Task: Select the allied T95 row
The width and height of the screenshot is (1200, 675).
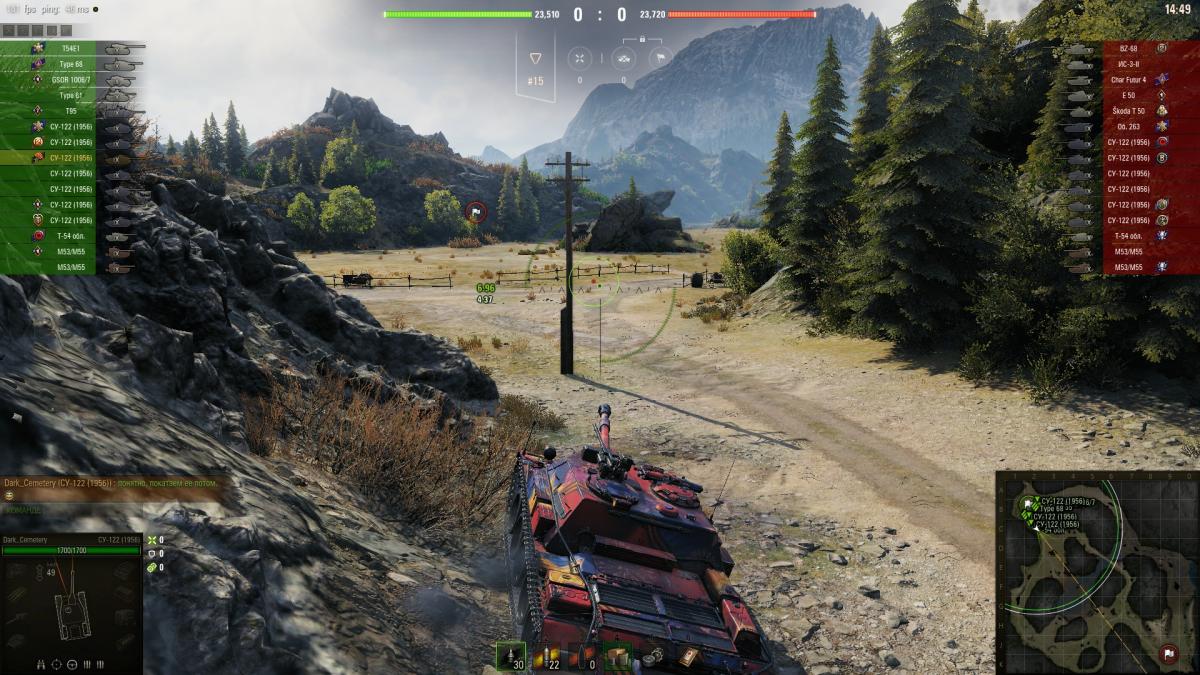Action: click(70, 111)
